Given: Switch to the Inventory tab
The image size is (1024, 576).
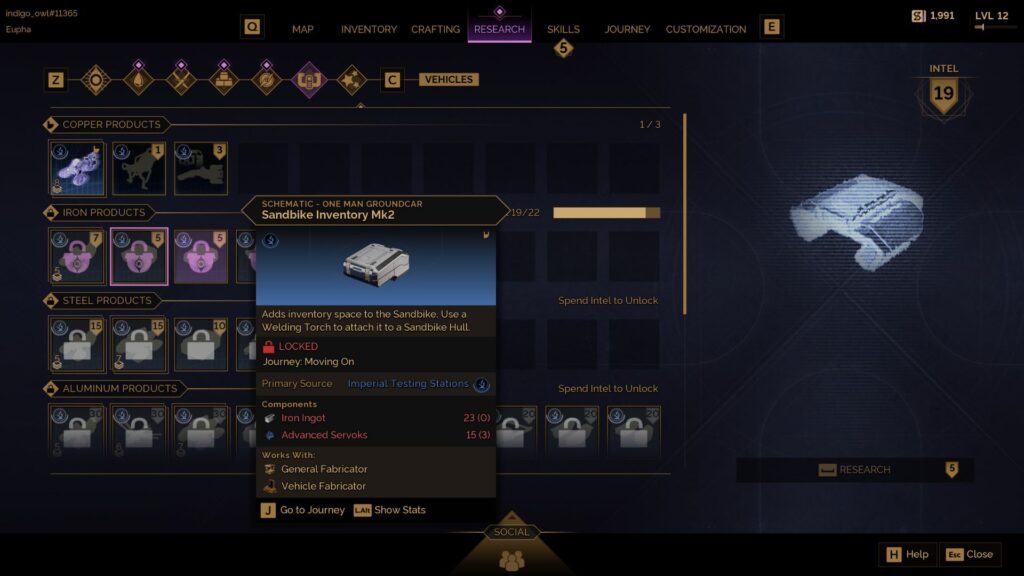Looking at the screenshot, I should (369, 29).
